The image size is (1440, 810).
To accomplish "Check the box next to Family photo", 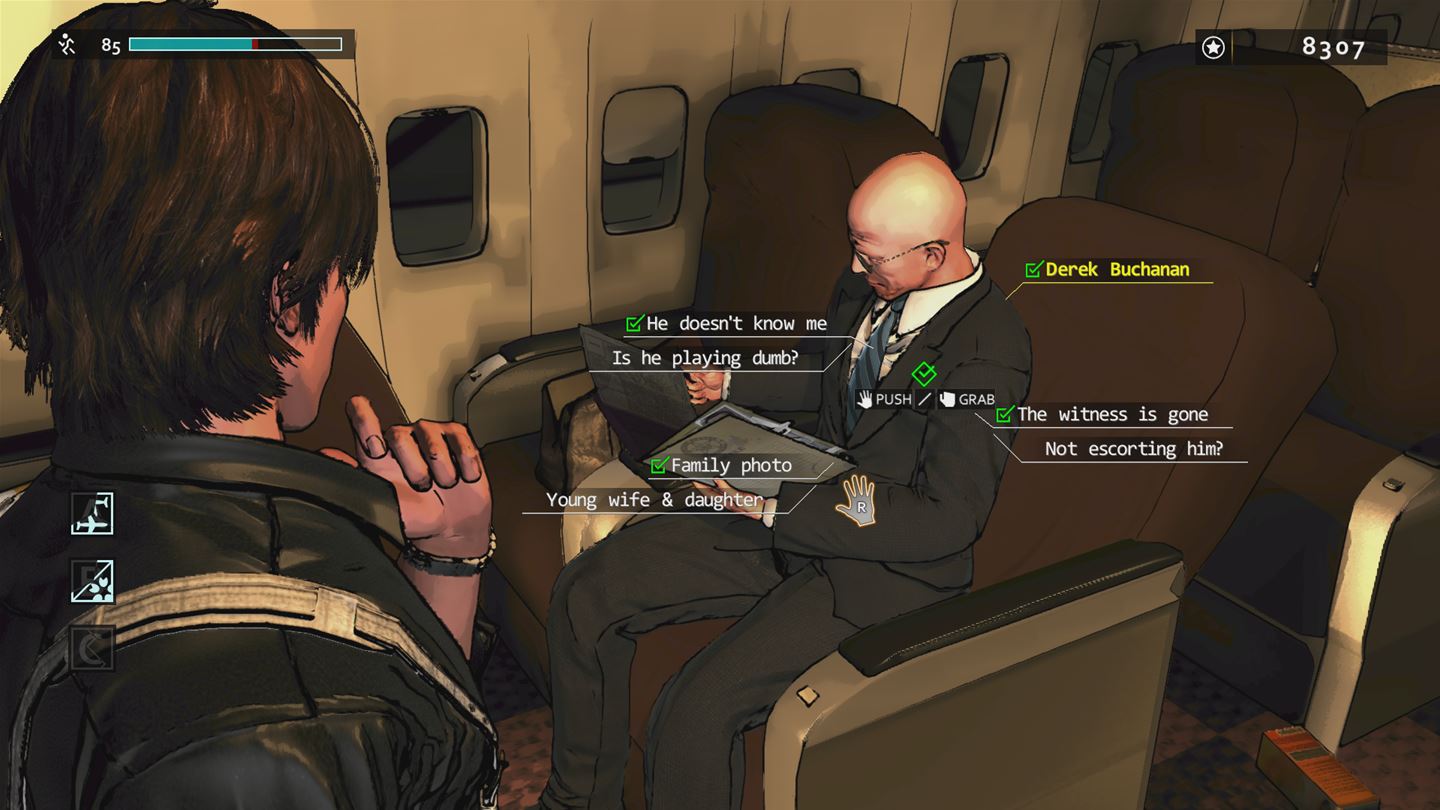I will click(x=659, y=465).
